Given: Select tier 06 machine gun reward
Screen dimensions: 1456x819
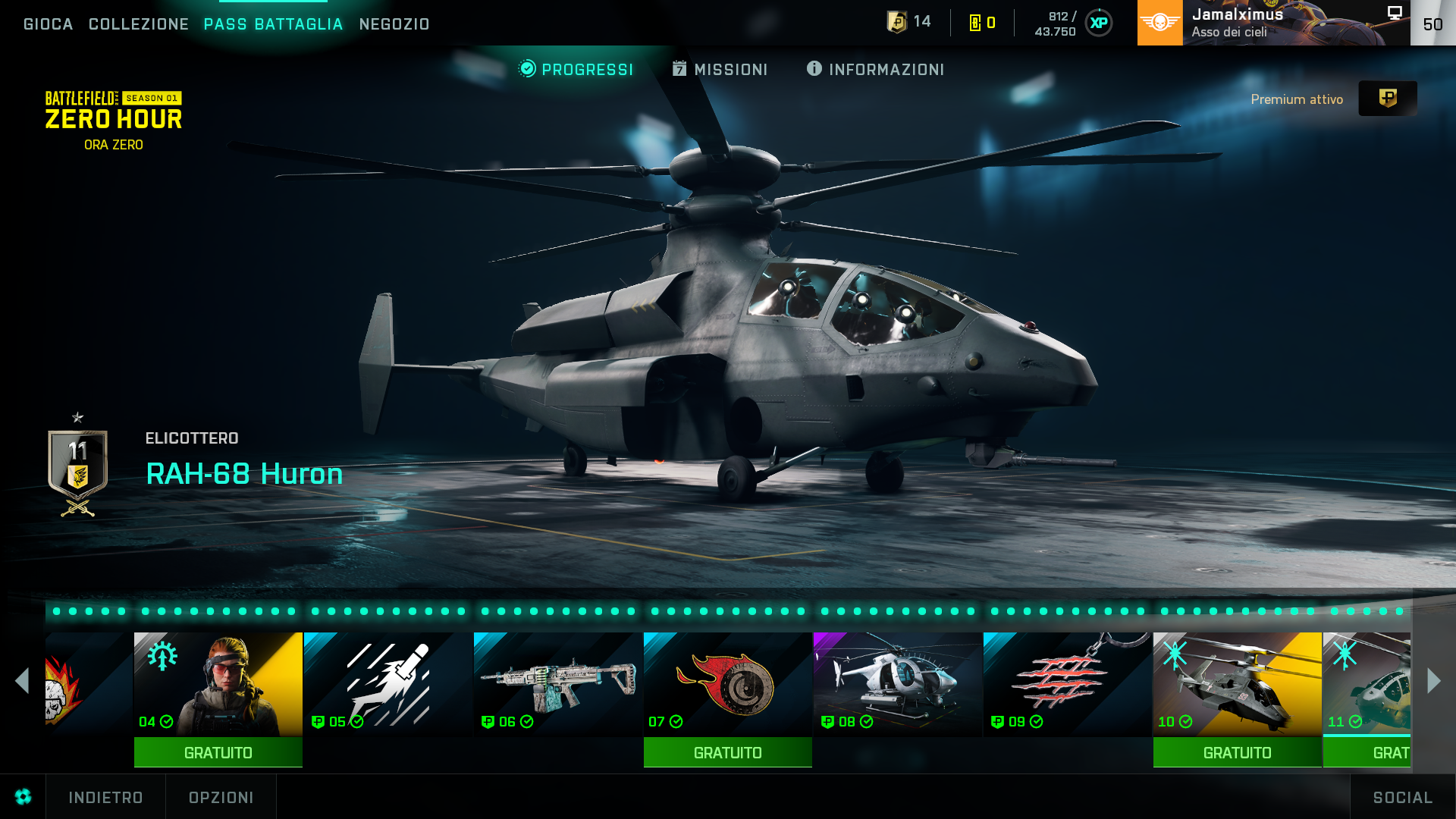Looking at the screenshot, I should point(558,684).
